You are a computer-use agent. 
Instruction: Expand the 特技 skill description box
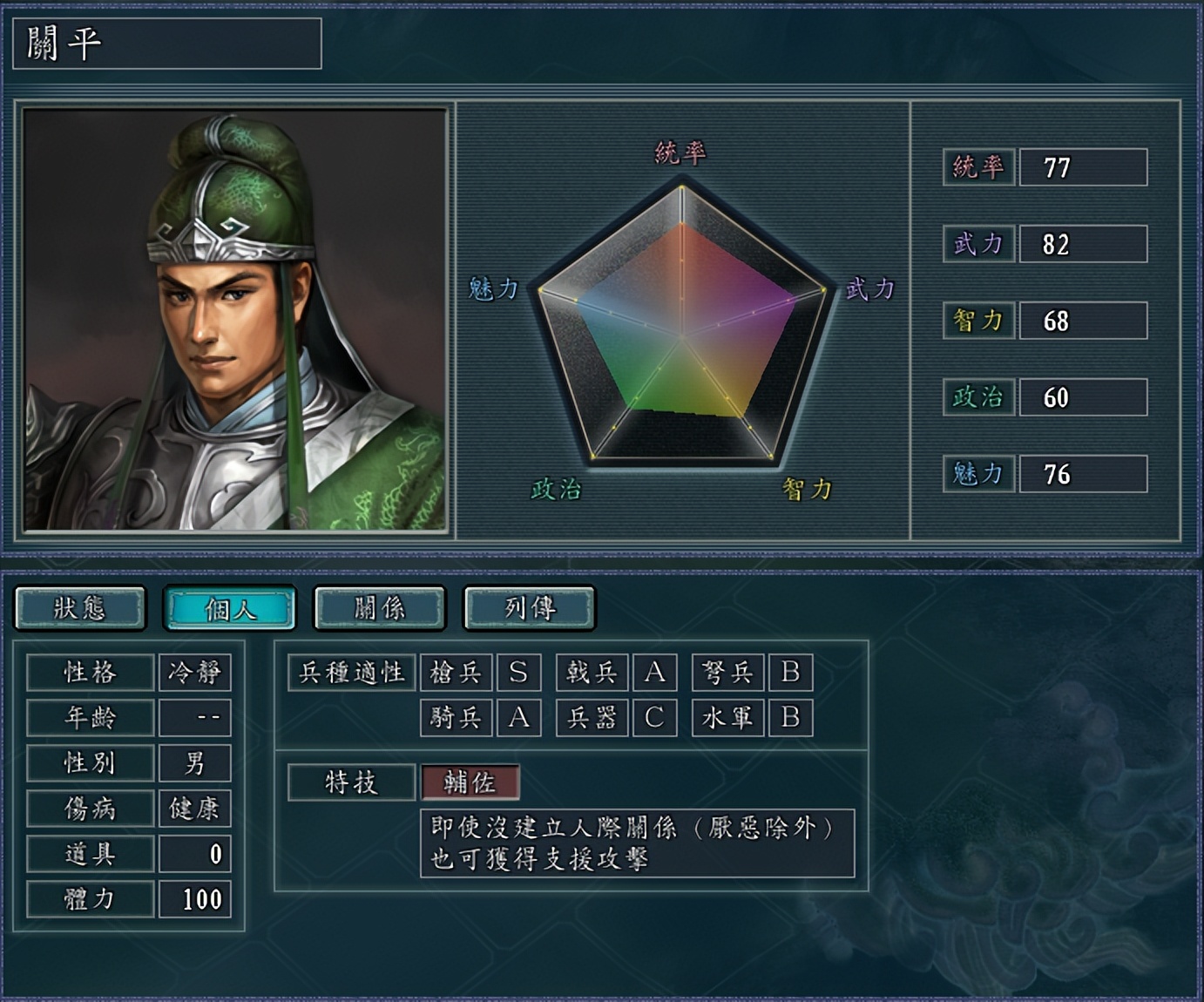645,841
